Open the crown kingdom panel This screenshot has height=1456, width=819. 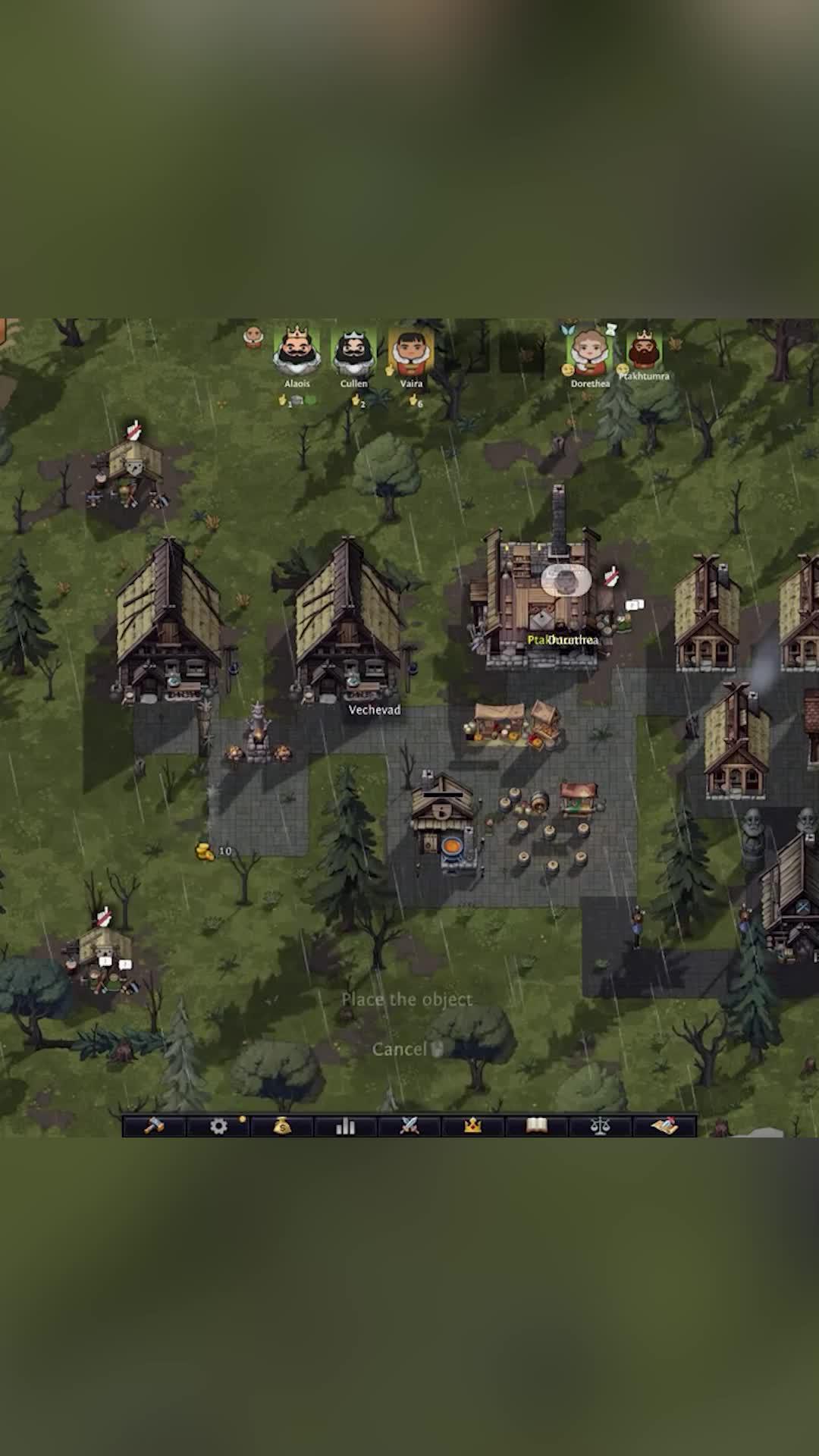point(473,1126)
